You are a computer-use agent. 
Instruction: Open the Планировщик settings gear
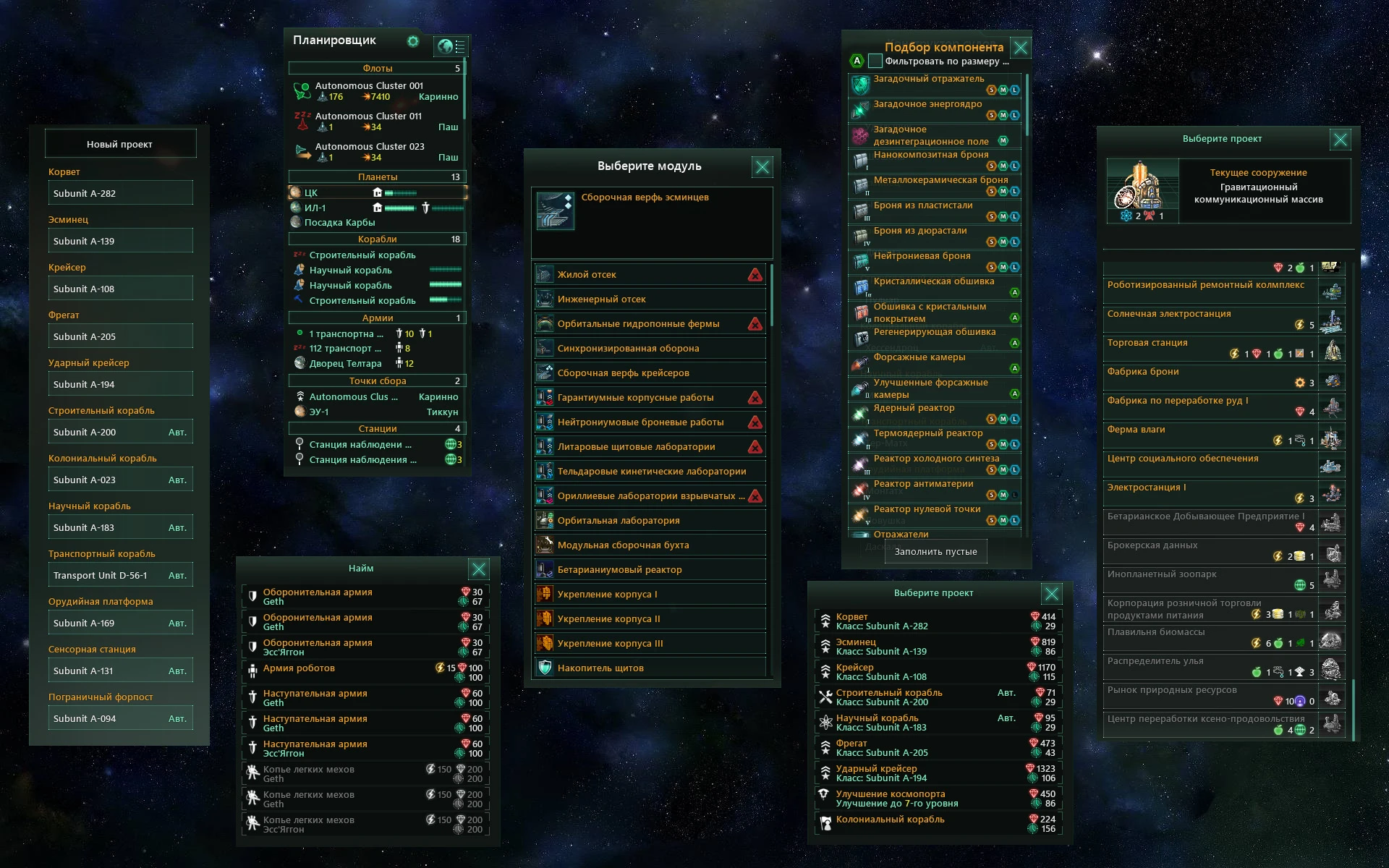[412, 42]
